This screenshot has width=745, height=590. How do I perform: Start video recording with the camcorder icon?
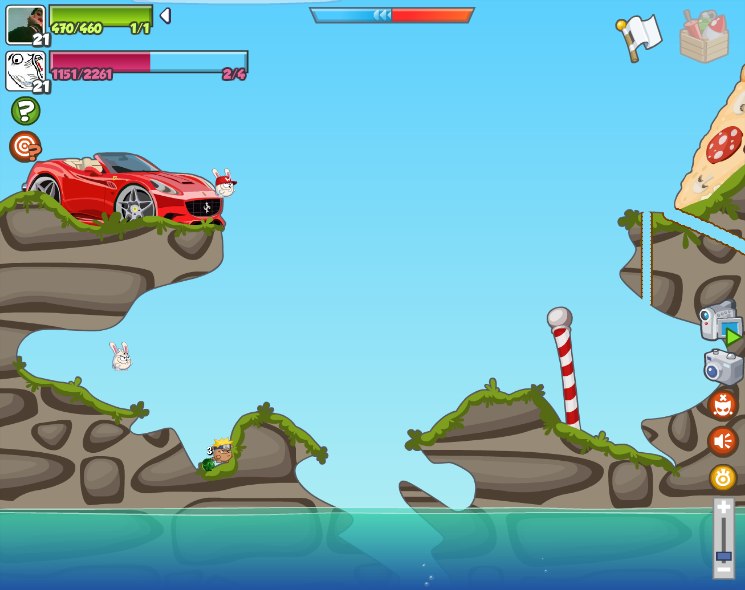coord(720,322)
